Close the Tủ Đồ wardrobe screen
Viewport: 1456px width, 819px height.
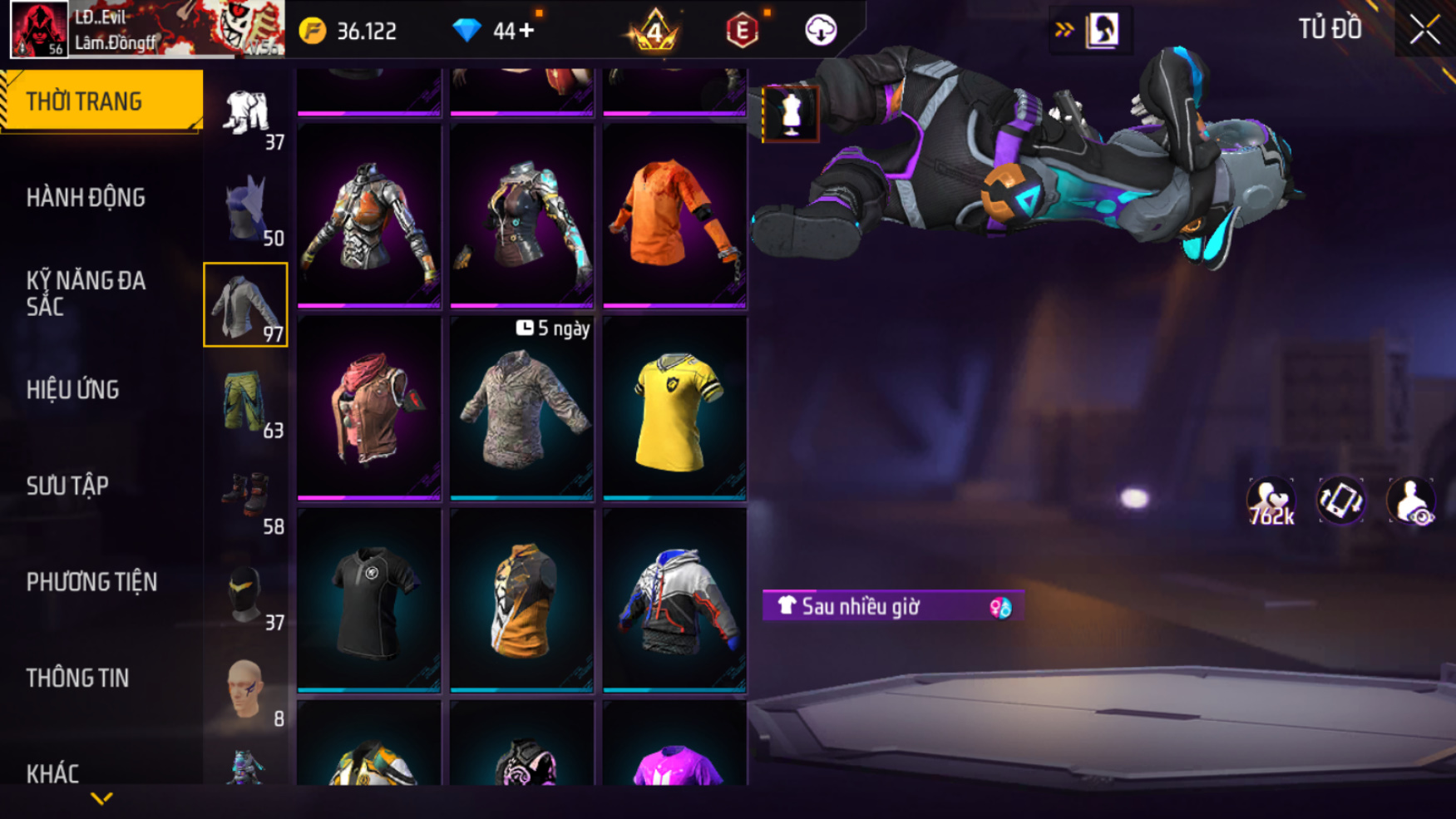(1424, 31)
